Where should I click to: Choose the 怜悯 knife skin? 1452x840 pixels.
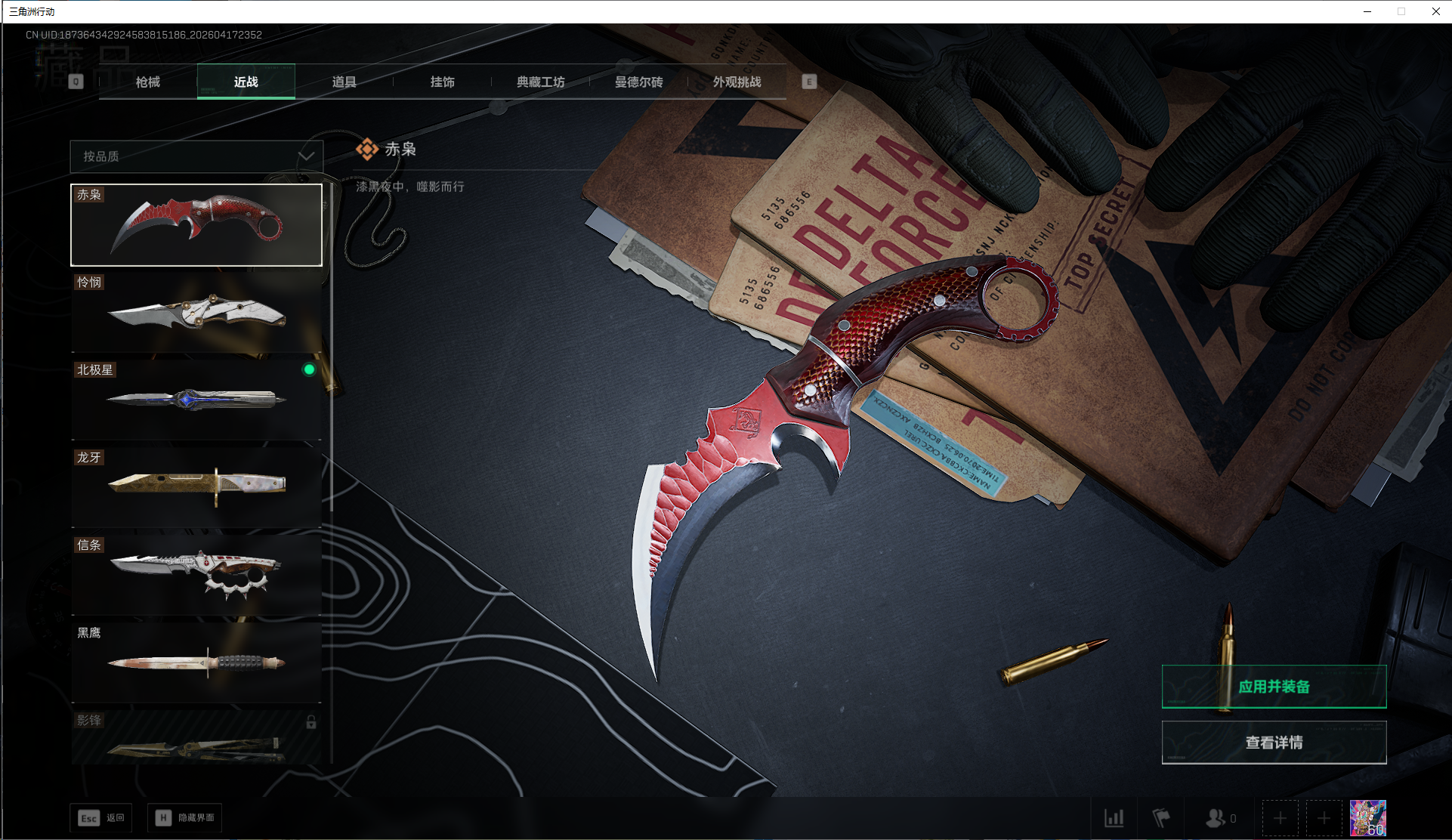pyautogui.click(x=196, y=313)
